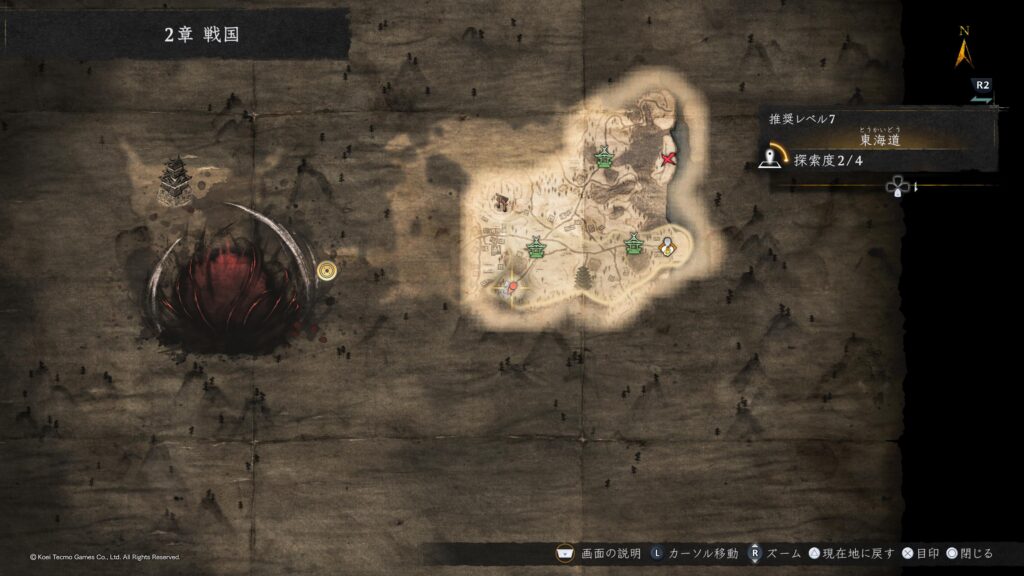Image resolution: width=1024 pixels, height=576 pixels.
Task: Click the pagoda tower landmark icon
Action: [x=582, y=277]
